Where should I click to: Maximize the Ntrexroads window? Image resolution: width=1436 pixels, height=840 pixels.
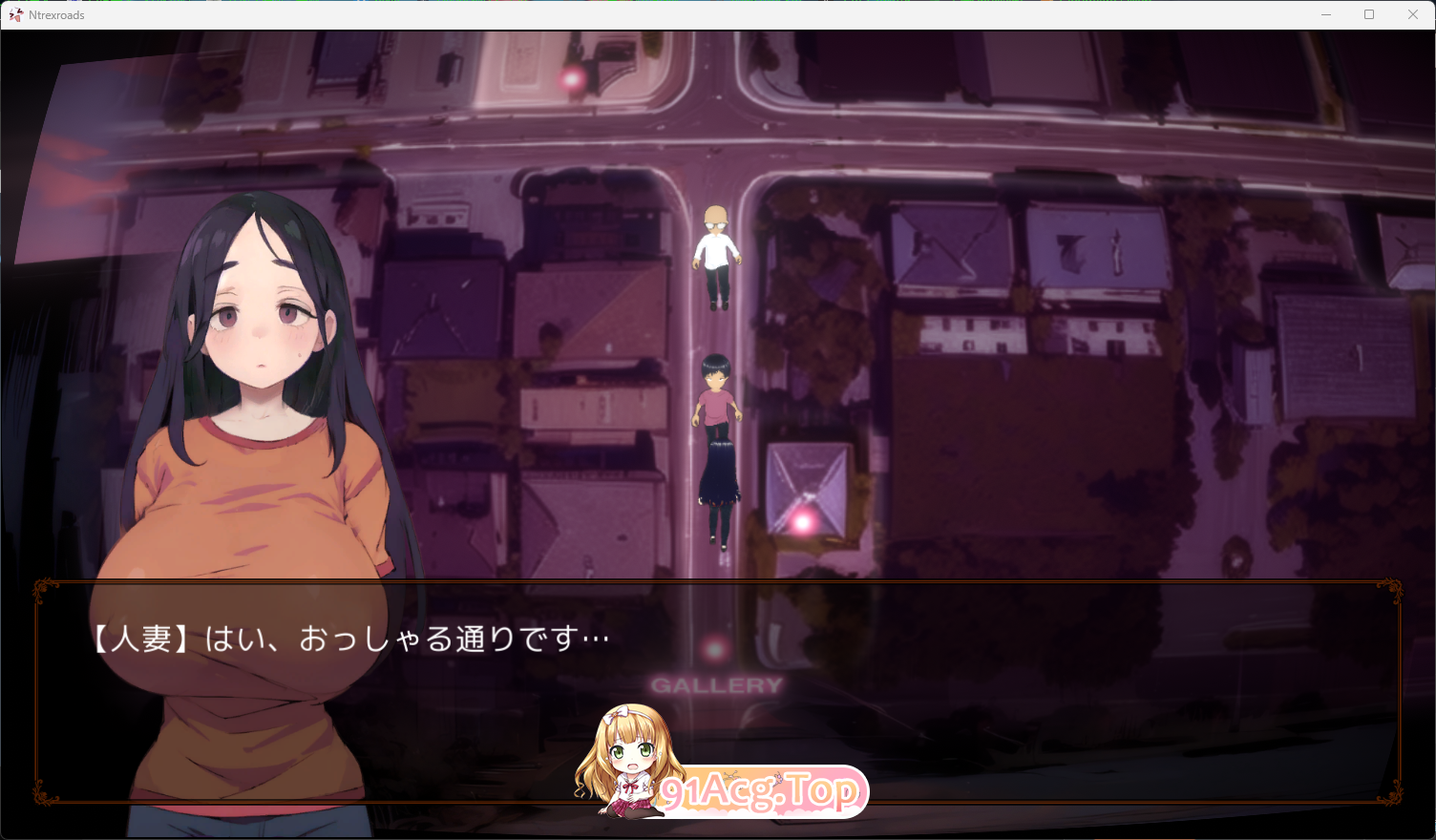1369,14
